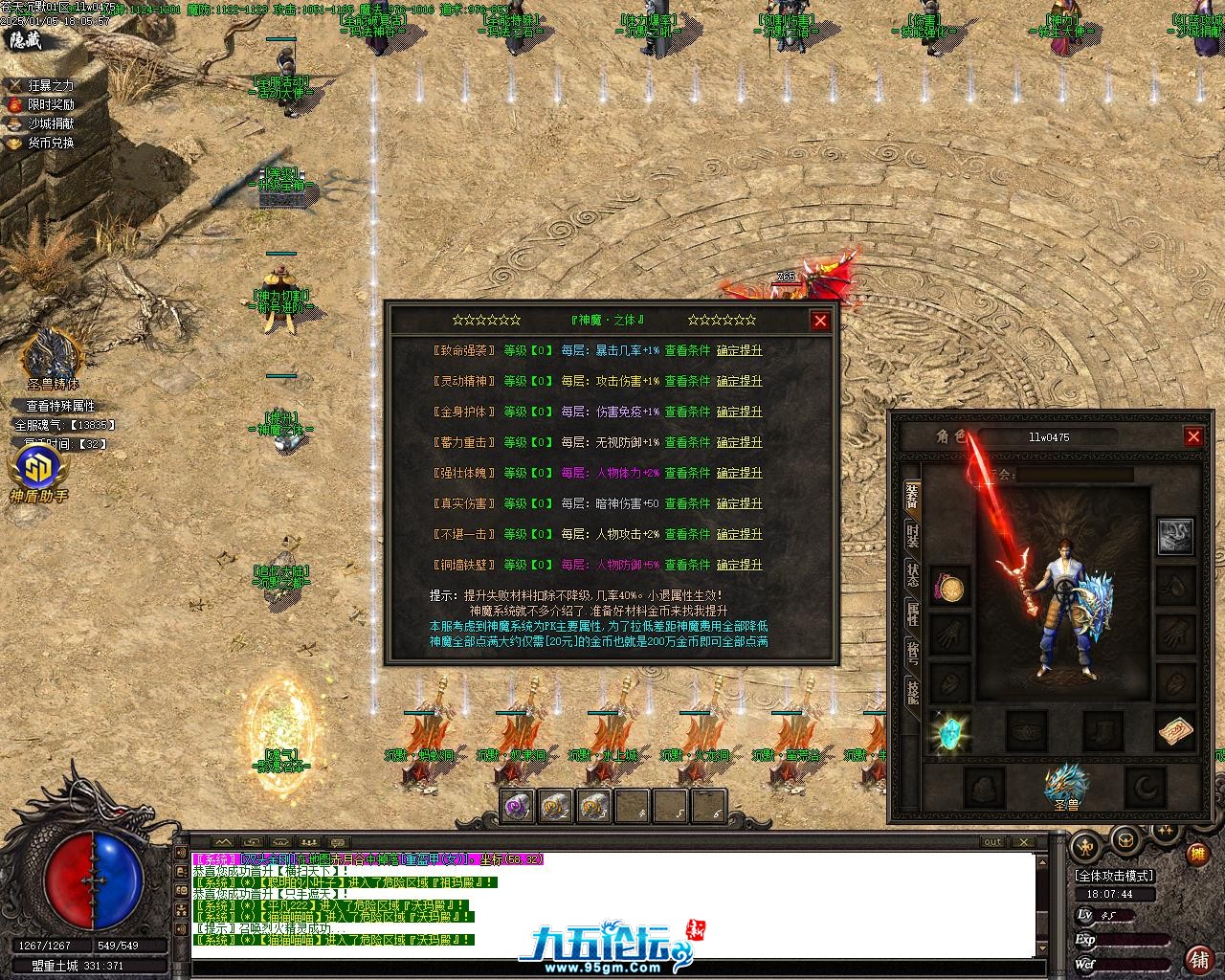Switch to the 时装 costume tab
Screen dimensions: 1225x980
[x=913, y=535]
